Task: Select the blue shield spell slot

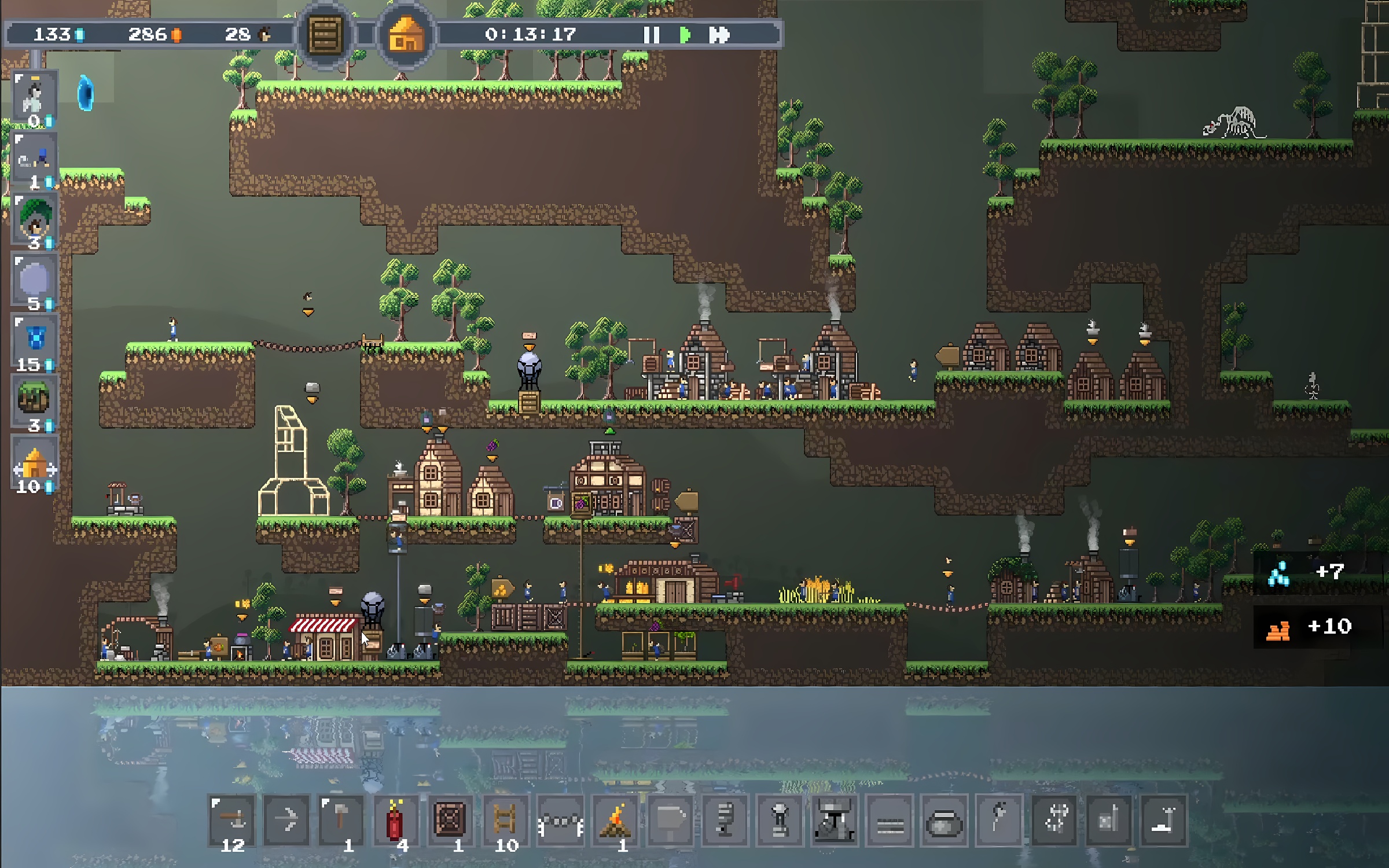Action: coord(35,341)
